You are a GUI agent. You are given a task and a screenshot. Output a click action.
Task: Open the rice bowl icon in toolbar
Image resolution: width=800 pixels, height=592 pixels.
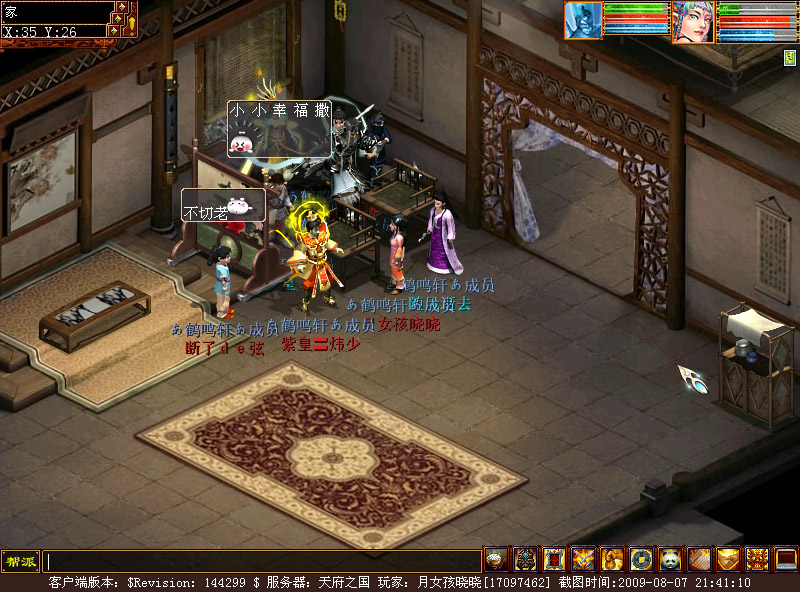496,560
